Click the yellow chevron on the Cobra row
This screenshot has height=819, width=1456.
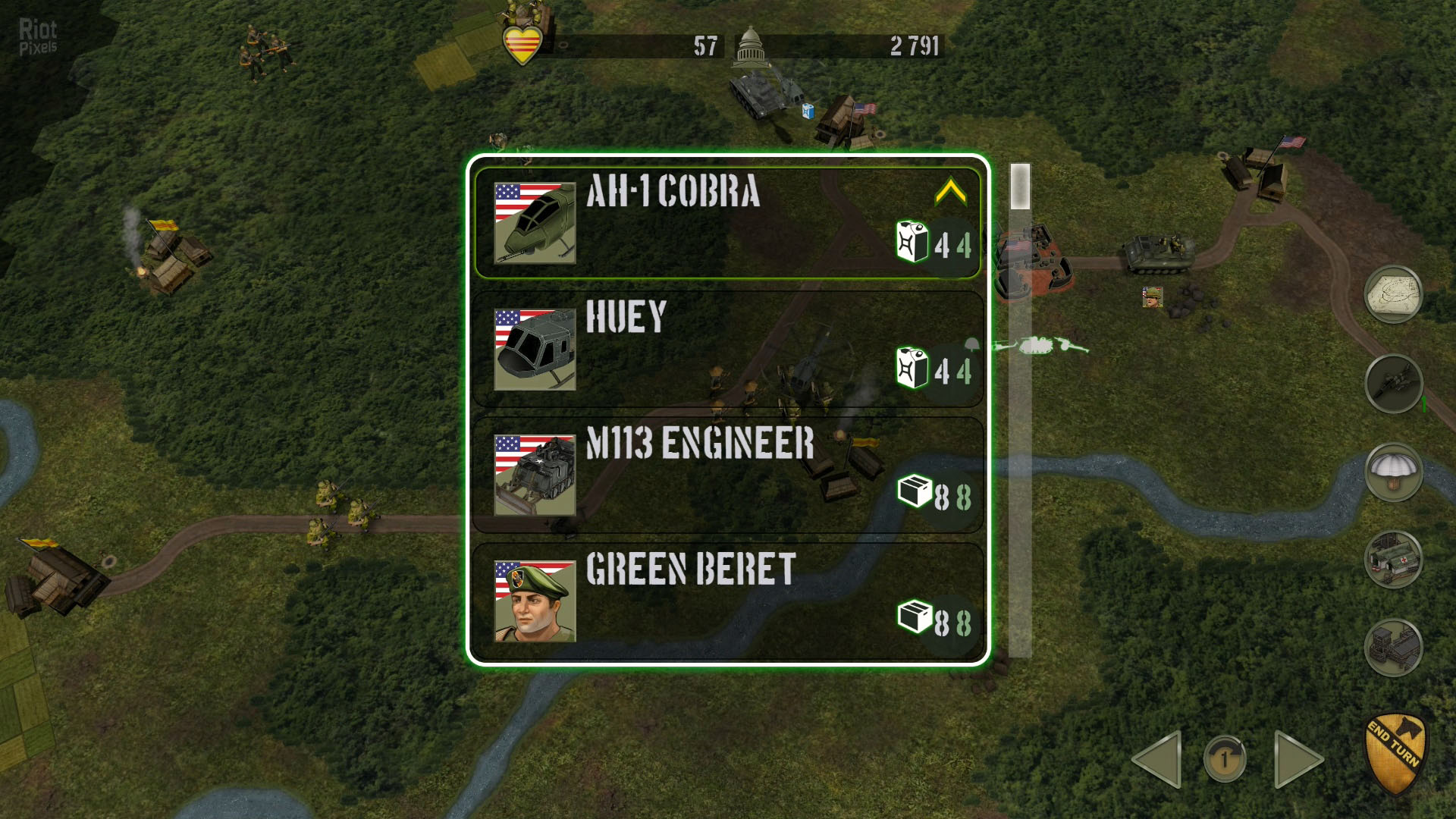(950, 193)
